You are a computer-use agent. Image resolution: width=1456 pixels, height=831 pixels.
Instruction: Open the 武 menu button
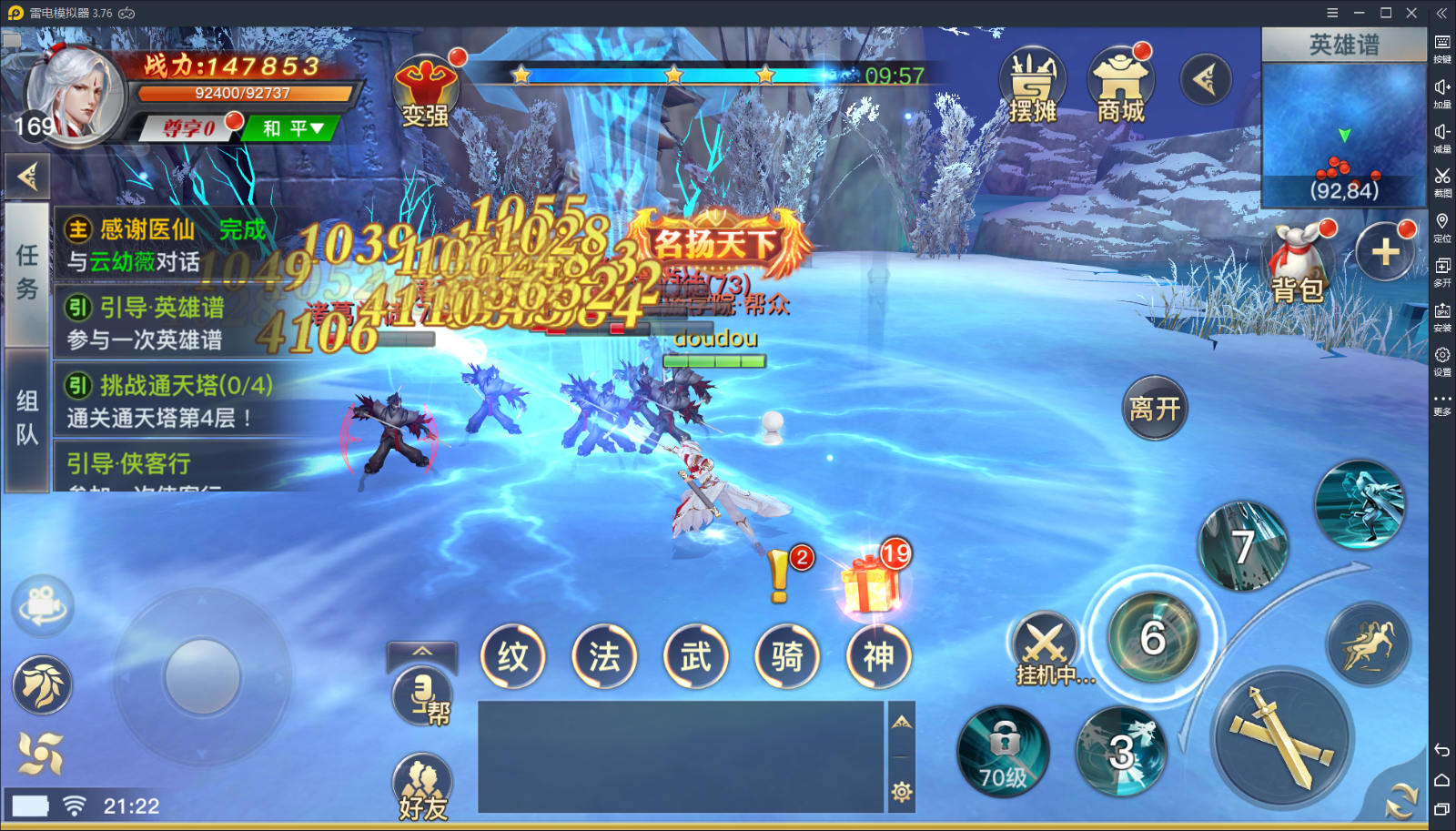696,656
